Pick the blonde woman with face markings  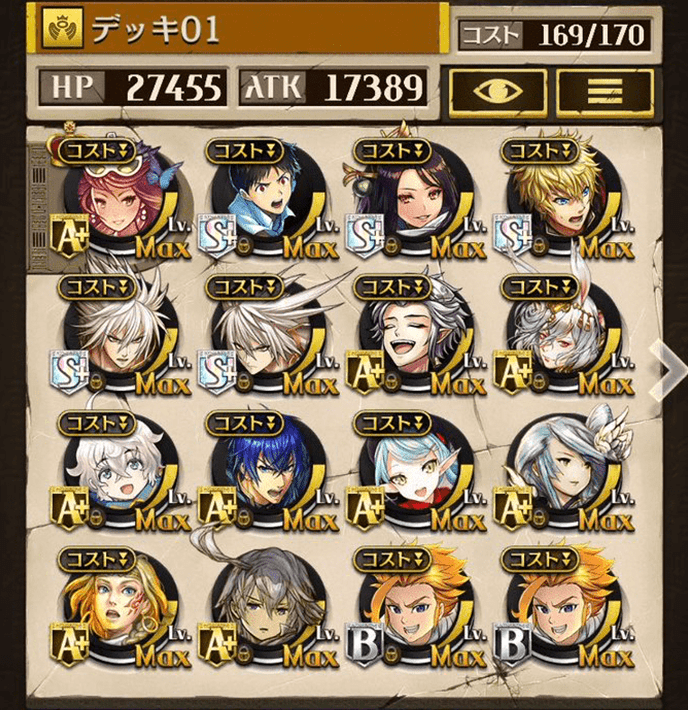(118, 608)
